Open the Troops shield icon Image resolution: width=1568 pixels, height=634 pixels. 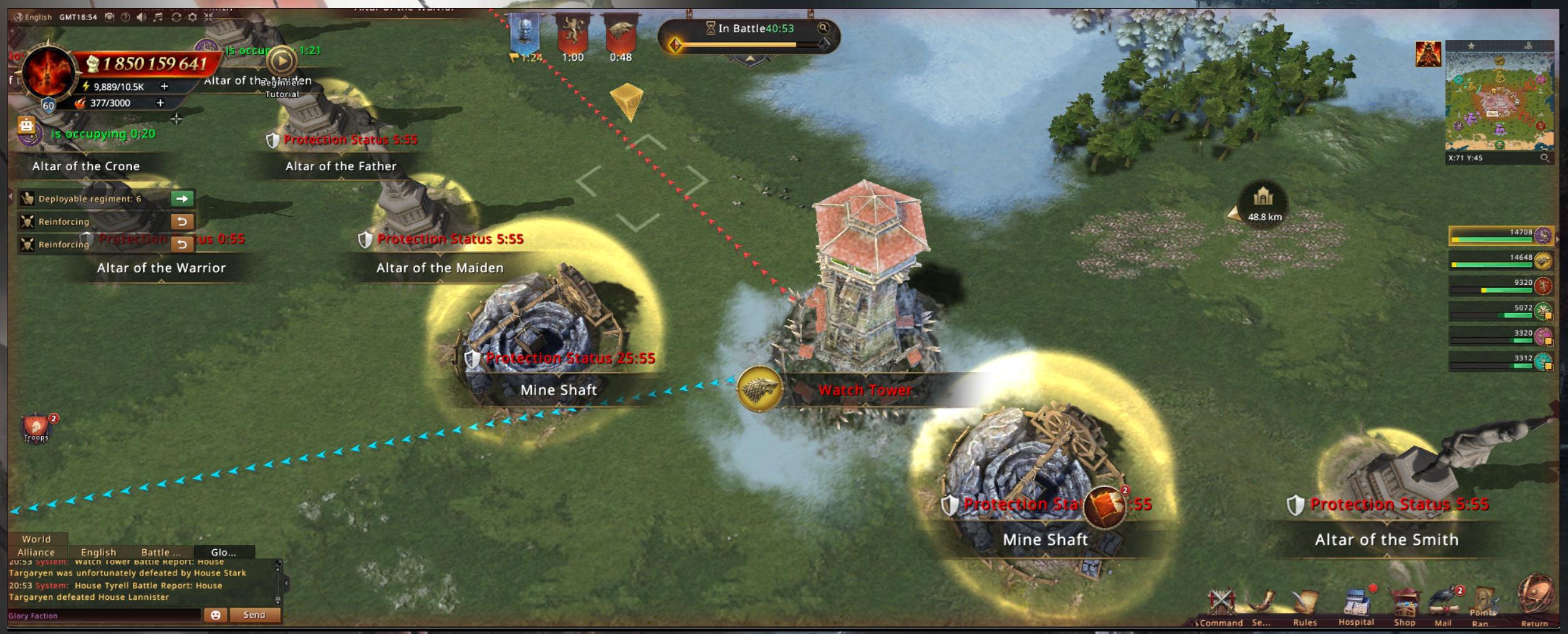[36, 428]
